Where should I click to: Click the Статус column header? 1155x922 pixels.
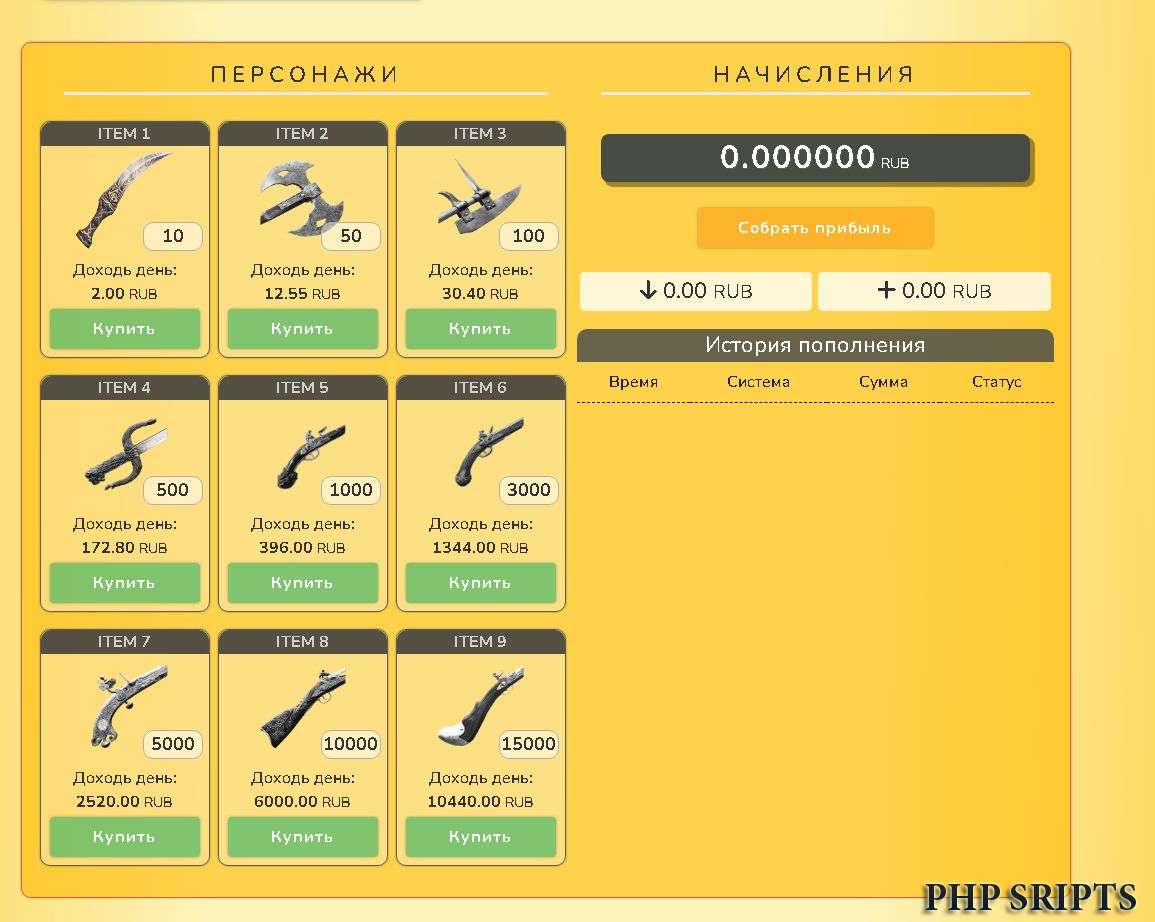996,382
